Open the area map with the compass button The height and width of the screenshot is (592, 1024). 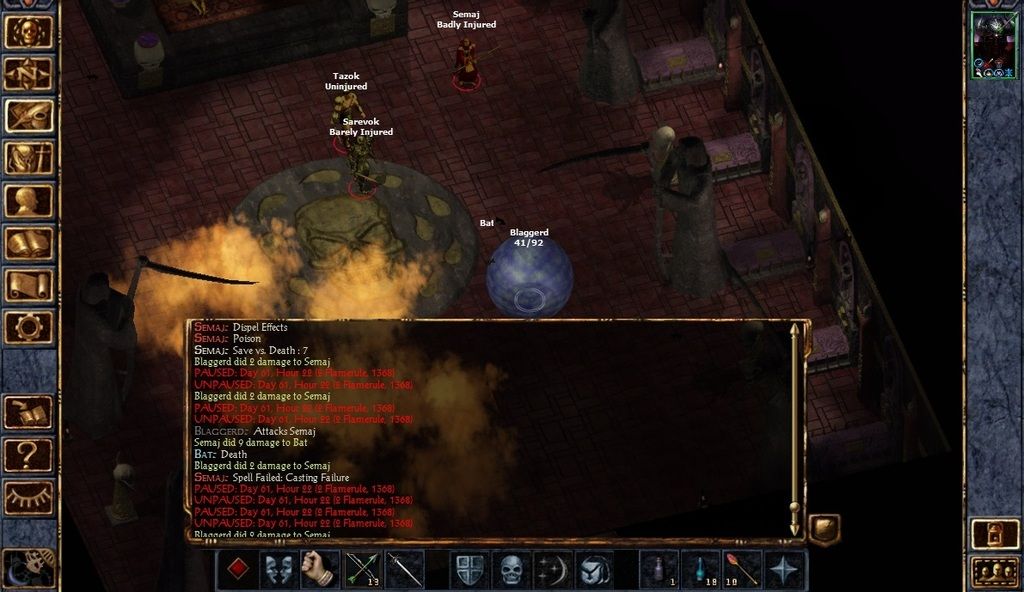click(29, 73)
